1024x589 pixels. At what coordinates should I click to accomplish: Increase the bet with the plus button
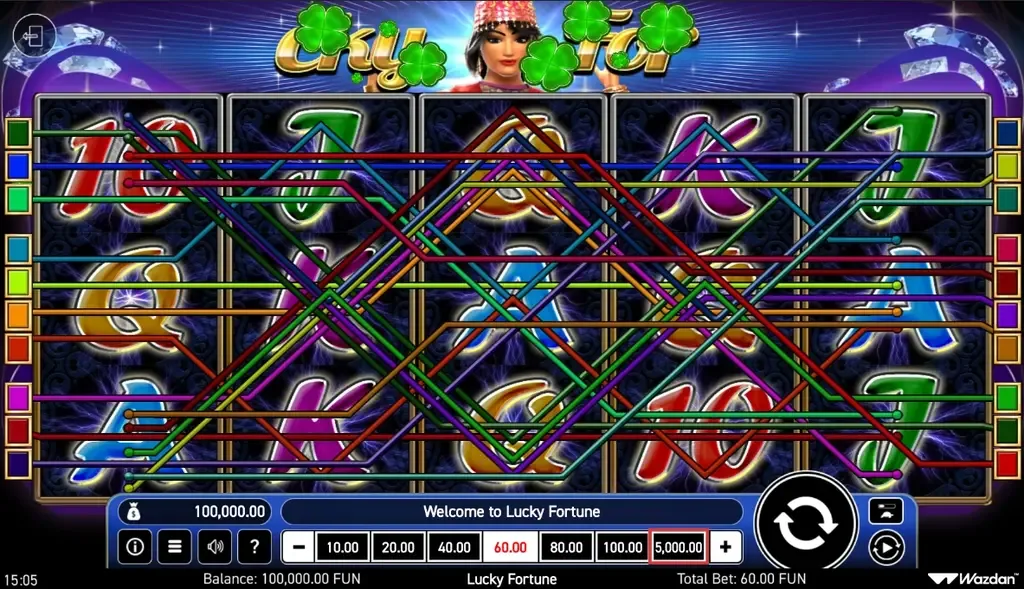point(725,547)
